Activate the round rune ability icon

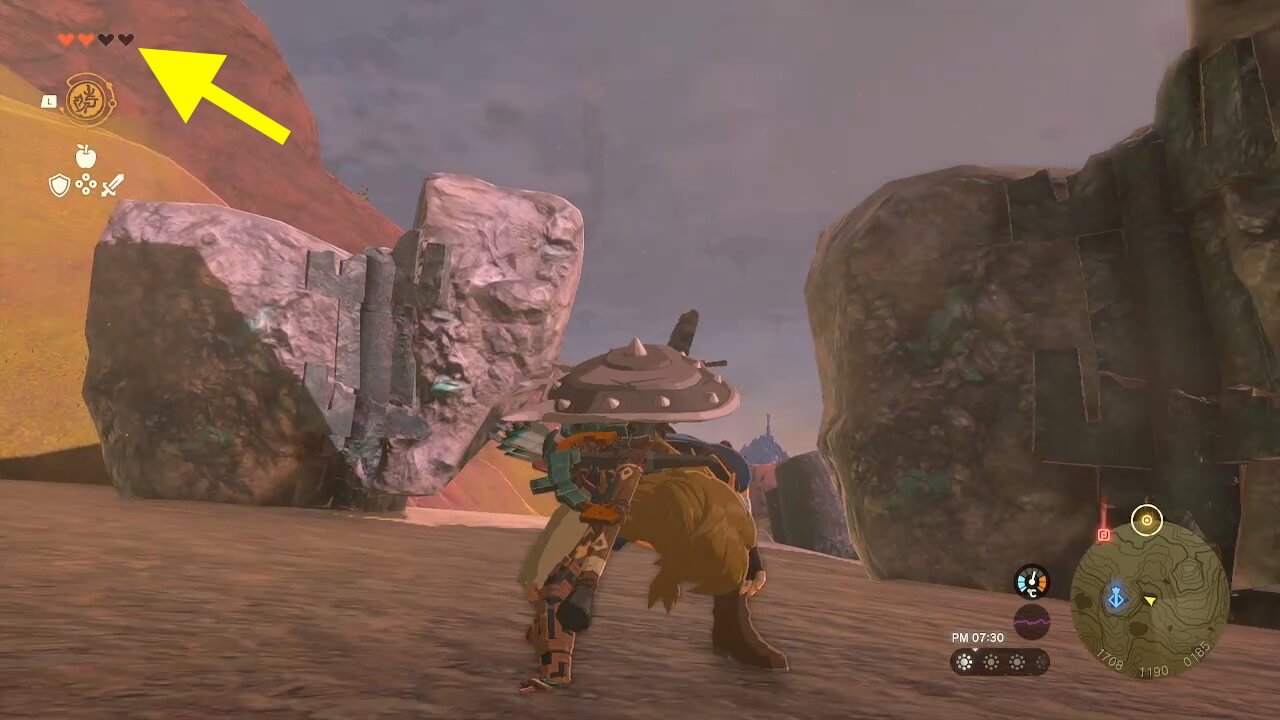click(x=89, y=100)
